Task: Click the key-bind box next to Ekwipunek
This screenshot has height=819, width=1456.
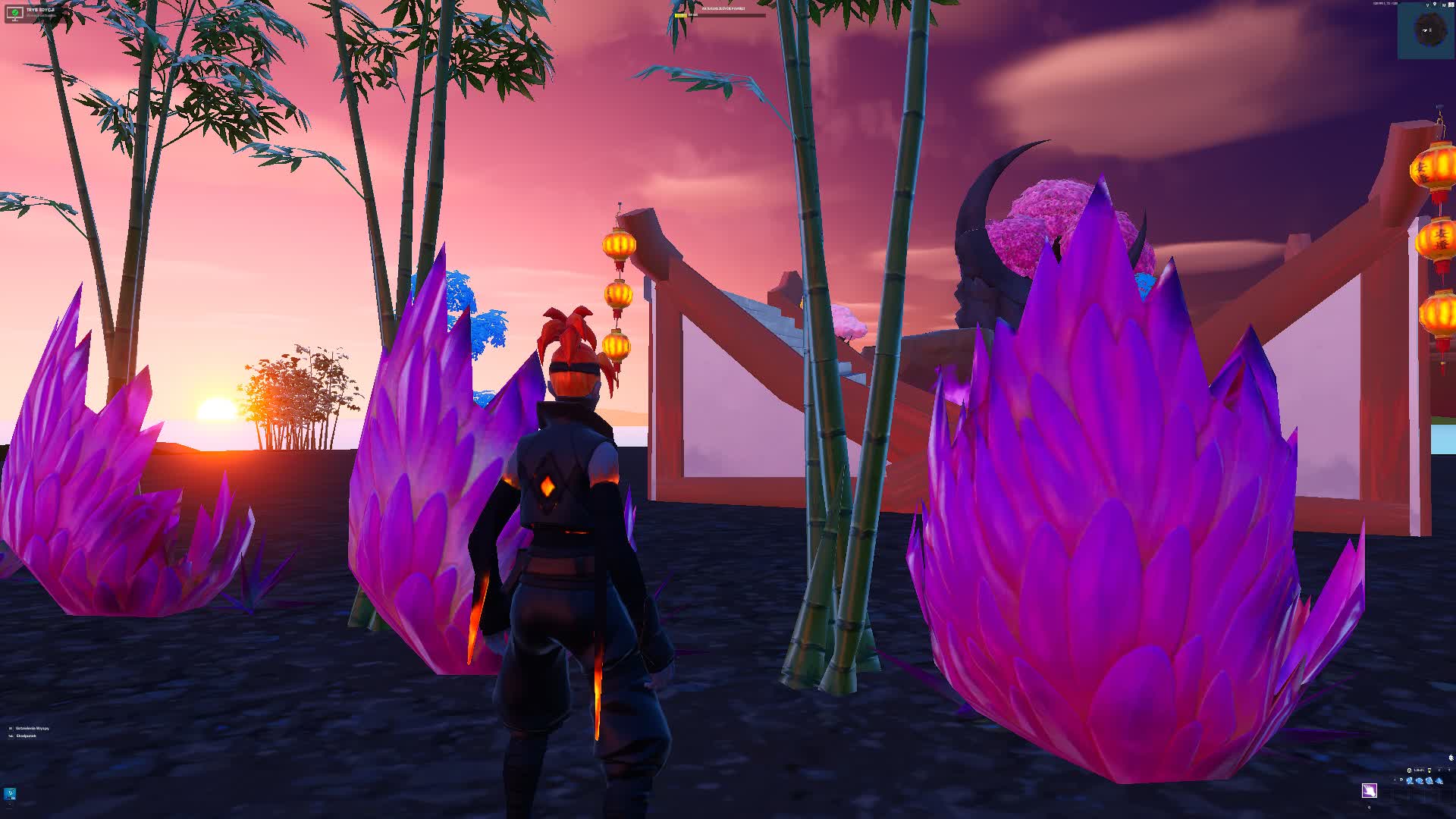Action: (x=11, y=736)
